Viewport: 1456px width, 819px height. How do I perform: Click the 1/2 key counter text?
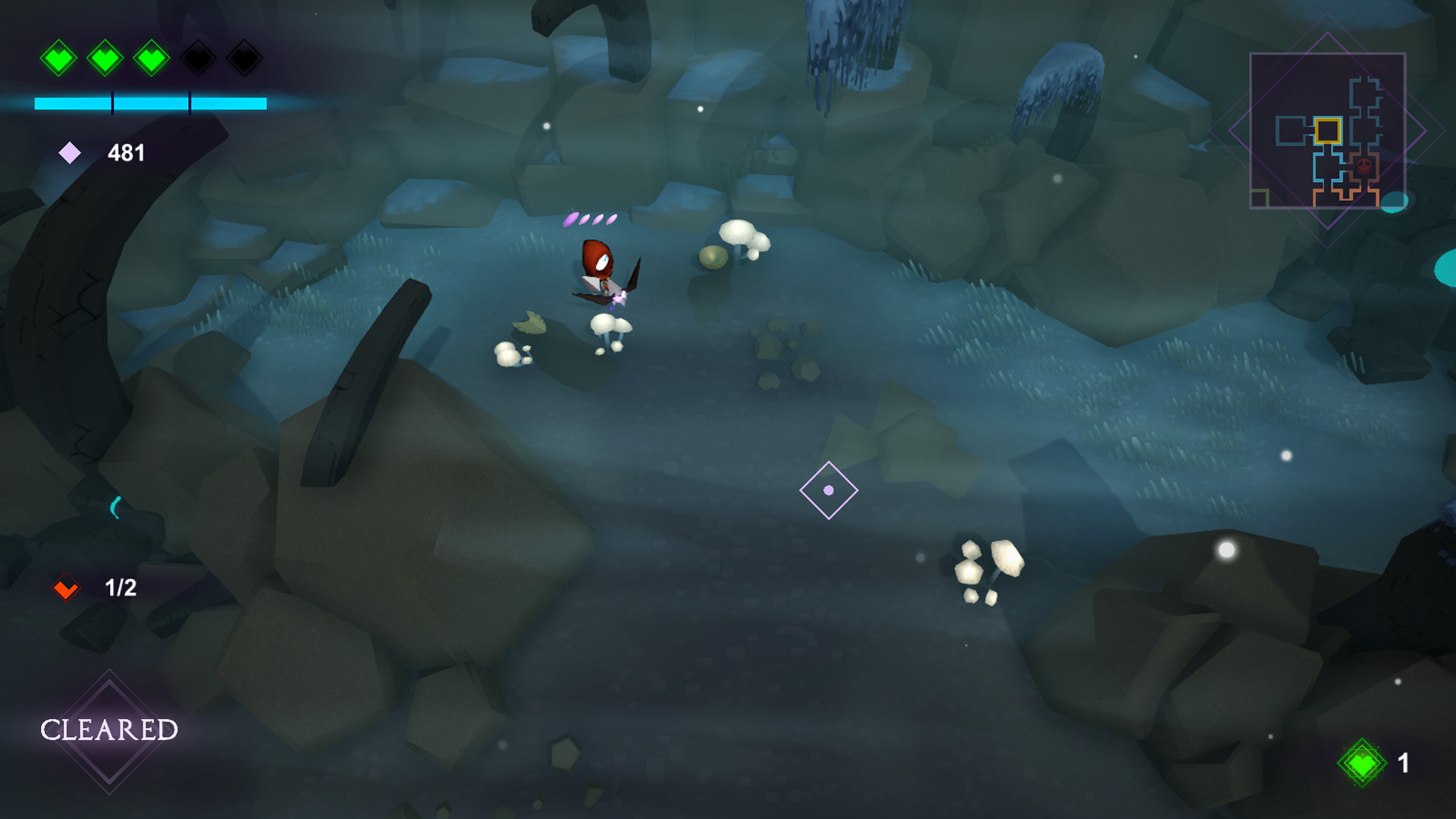click(120, 586)
